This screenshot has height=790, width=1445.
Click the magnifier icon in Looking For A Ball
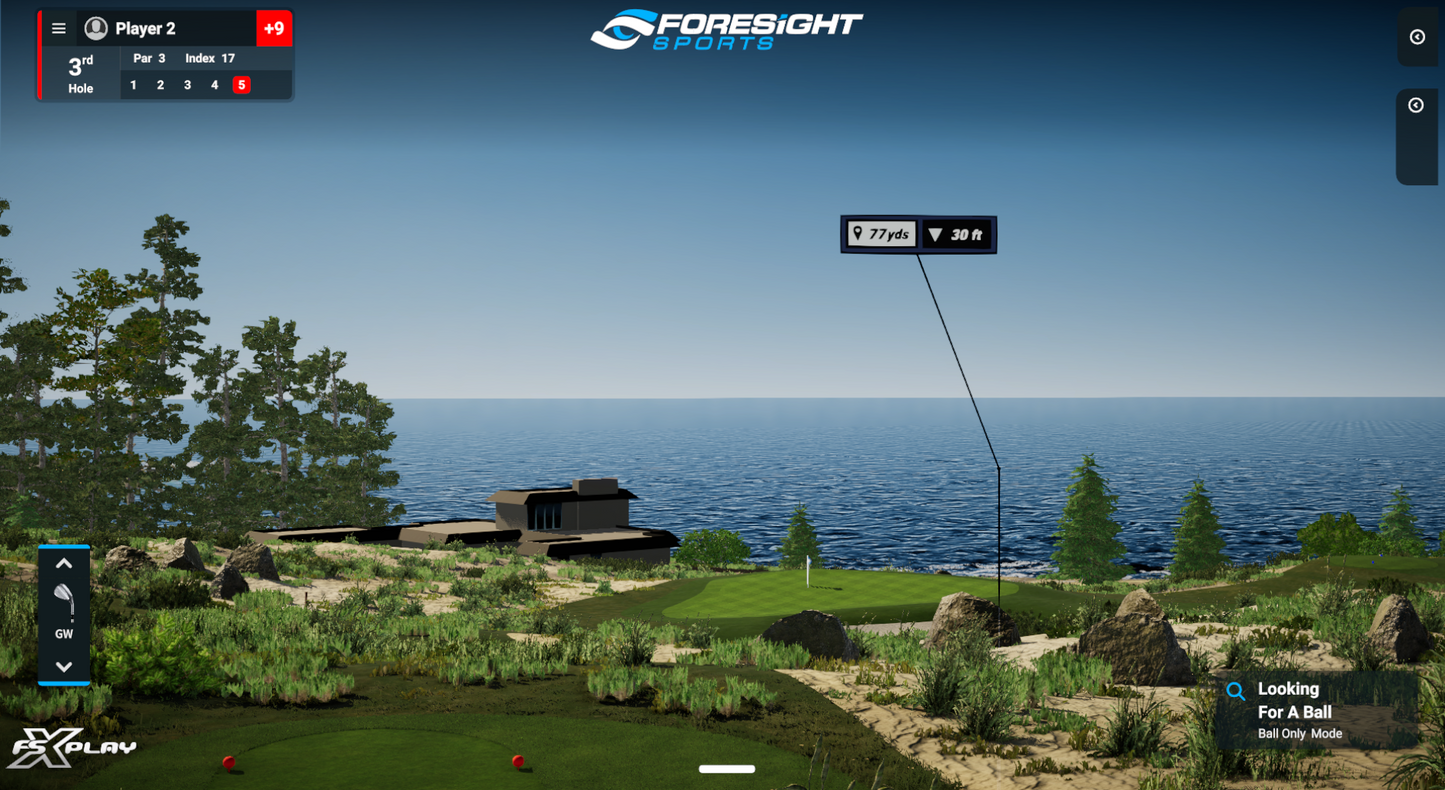pyautogui.click(x=1236, y=690)
